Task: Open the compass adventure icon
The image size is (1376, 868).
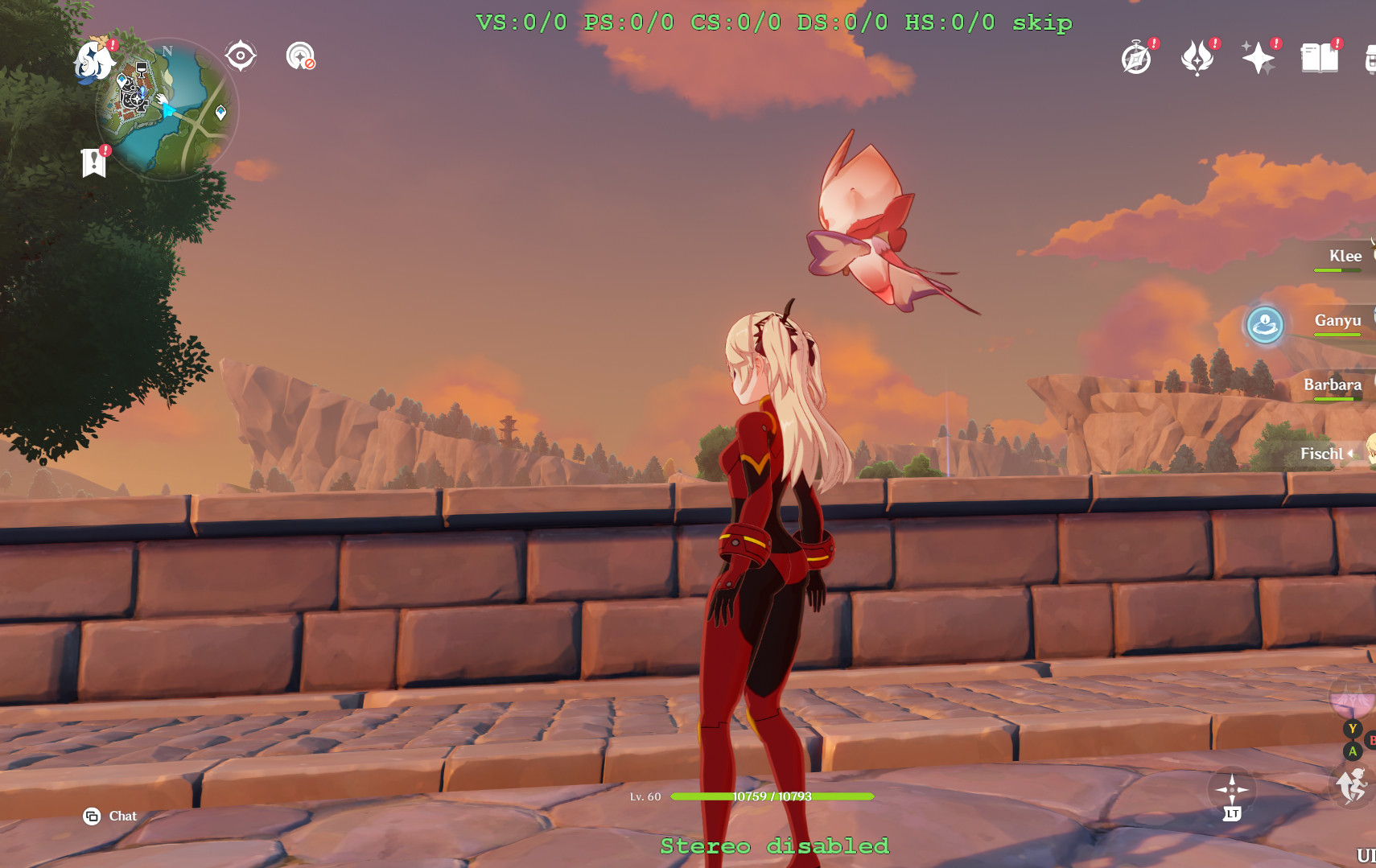Action: [x=1136, y=58]
